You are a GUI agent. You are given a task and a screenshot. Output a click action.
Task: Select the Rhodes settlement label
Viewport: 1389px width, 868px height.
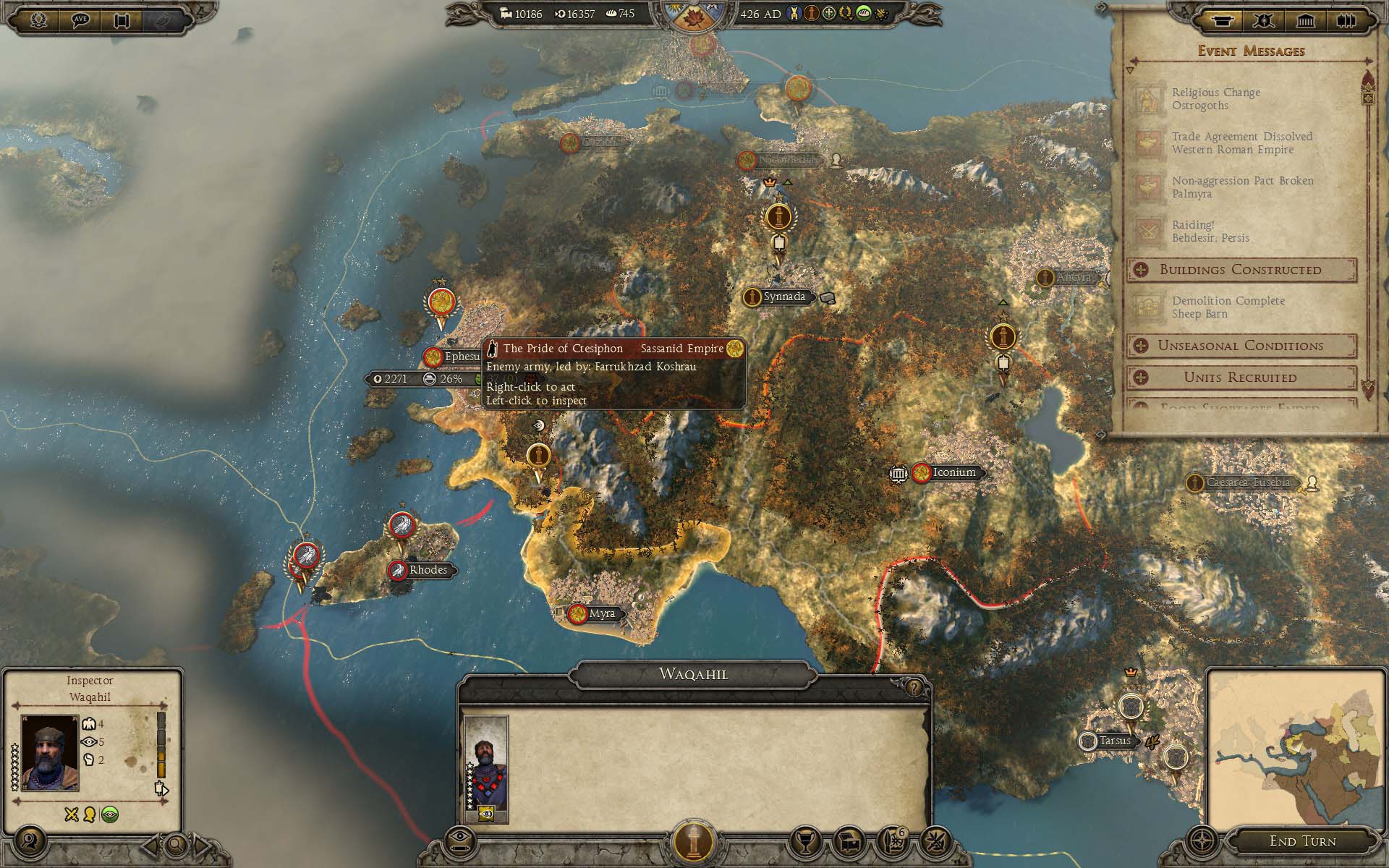coord(428,570)
